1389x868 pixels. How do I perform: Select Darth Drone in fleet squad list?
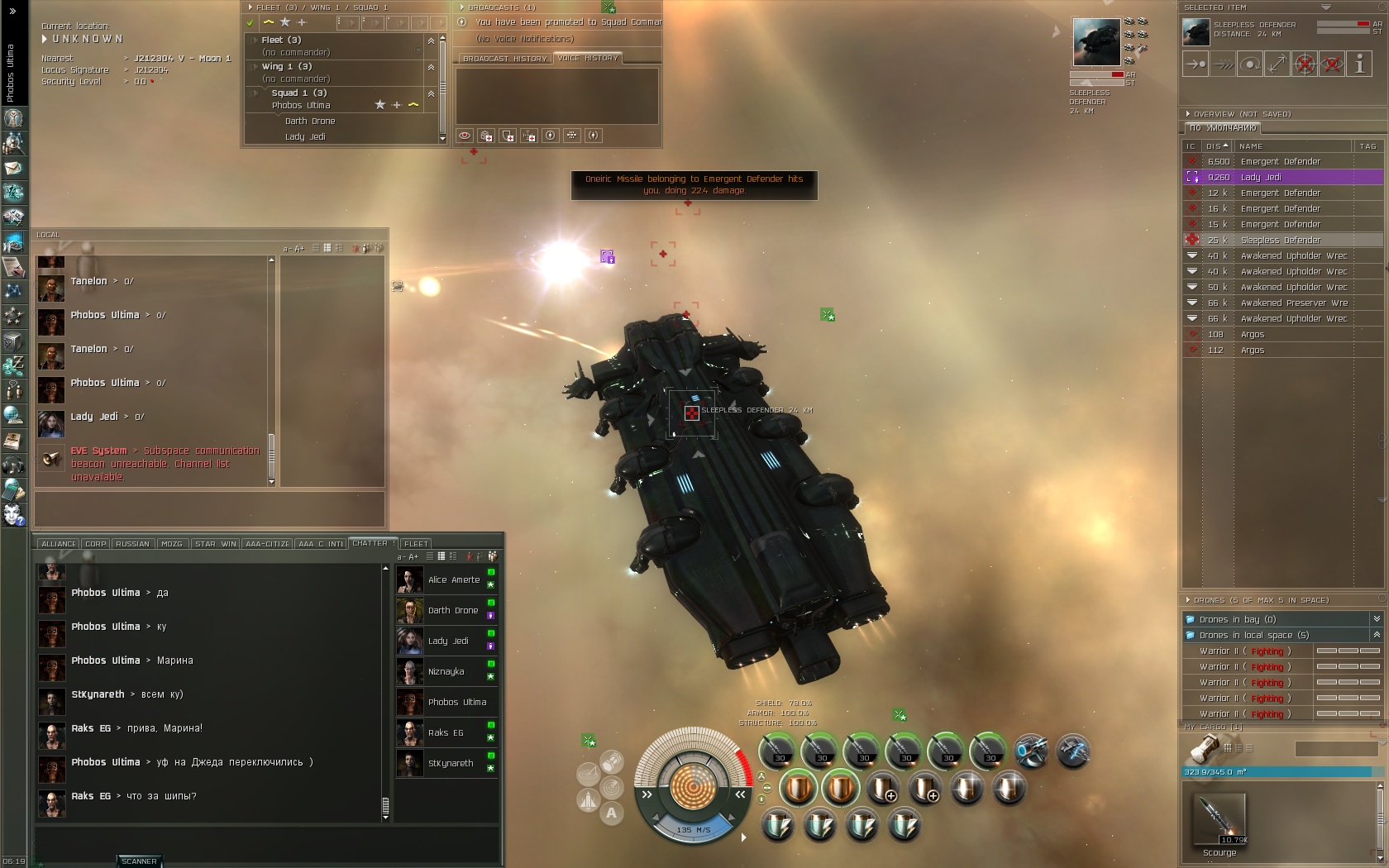(x=310, y=121)
